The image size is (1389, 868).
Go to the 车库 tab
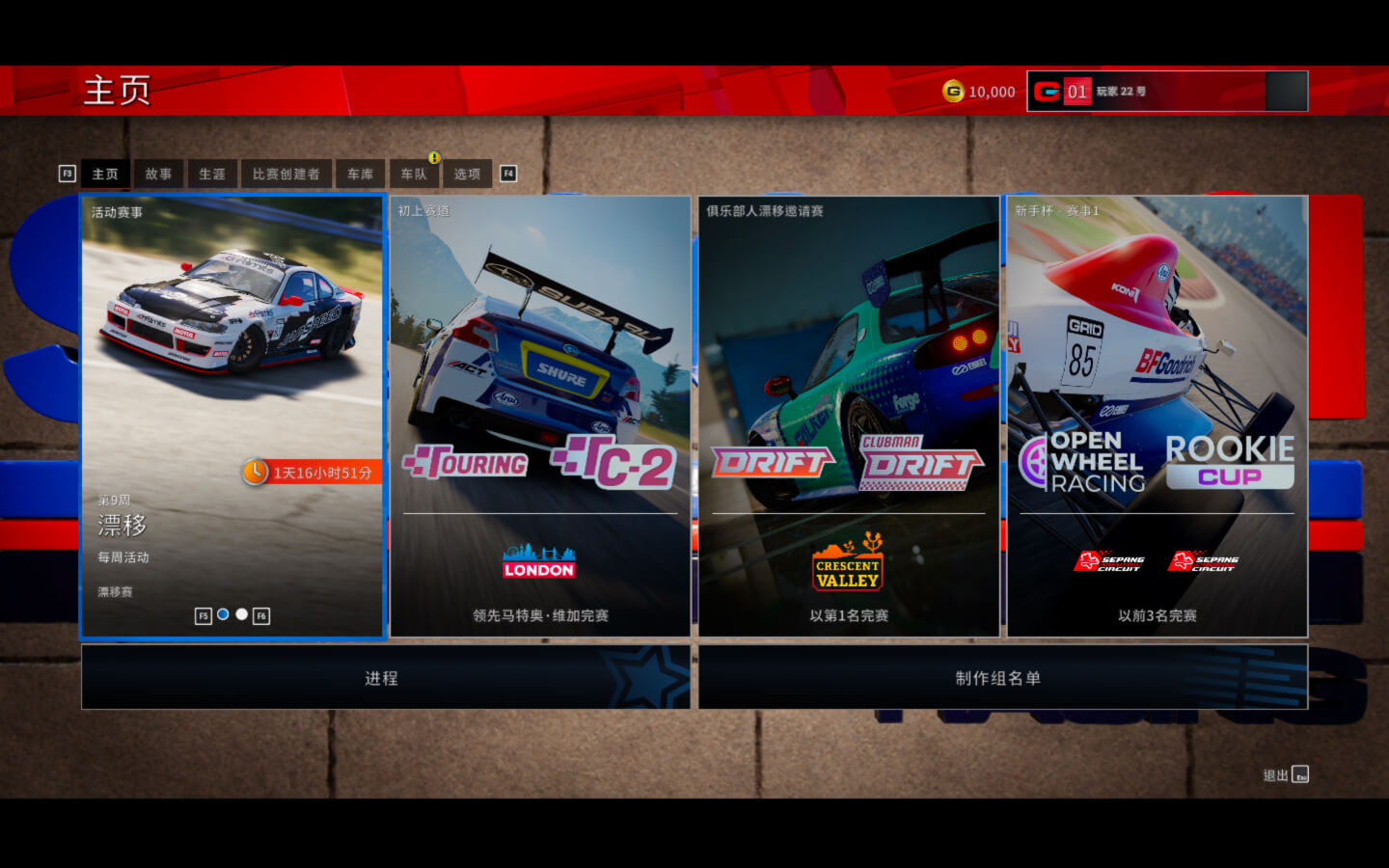click(360, 174)
